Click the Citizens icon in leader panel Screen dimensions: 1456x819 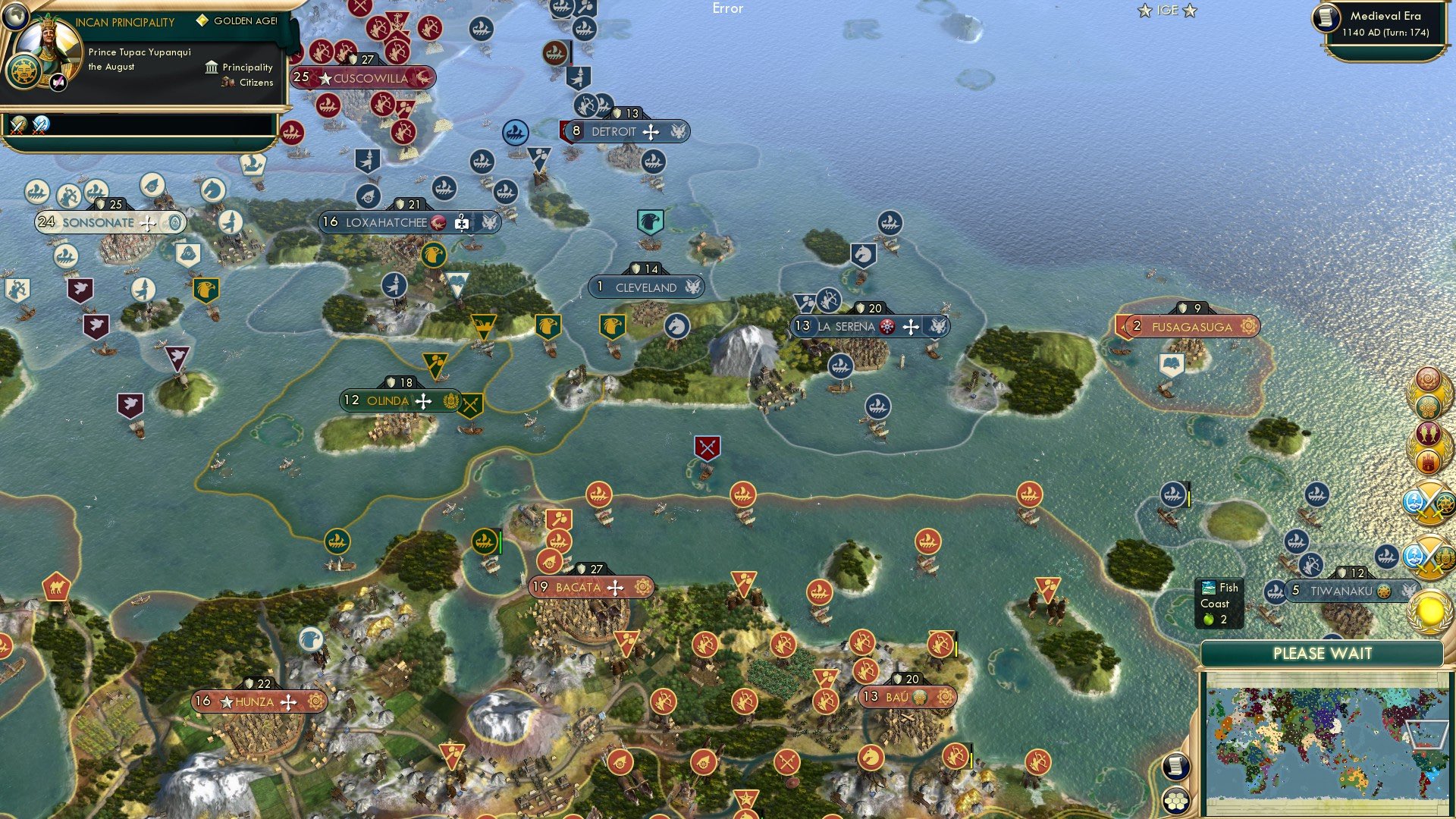(227, 83)
